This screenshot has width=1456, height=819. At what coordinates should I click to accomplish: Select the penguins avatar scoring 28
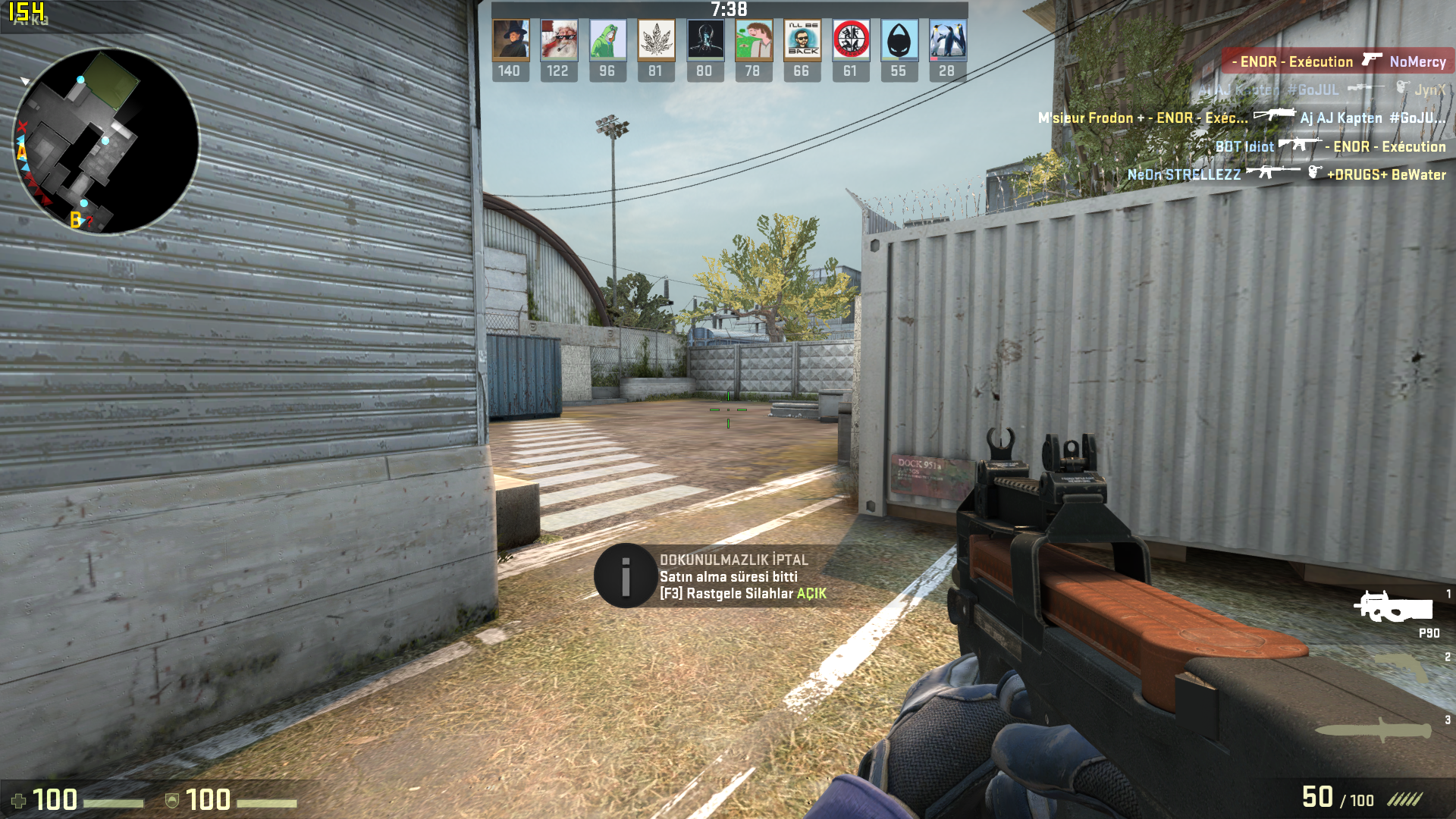(947, 40)
